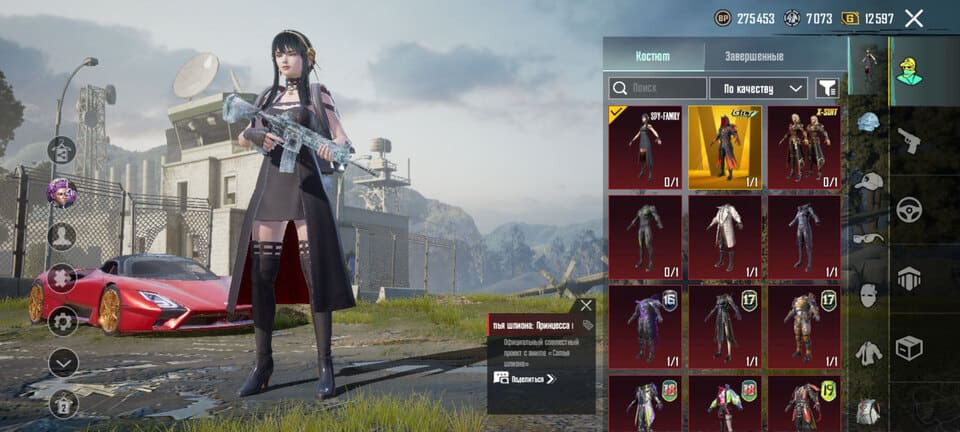Select the Костюм tab
The width and height of the screenshot is (960, 432).
[652, 56]
